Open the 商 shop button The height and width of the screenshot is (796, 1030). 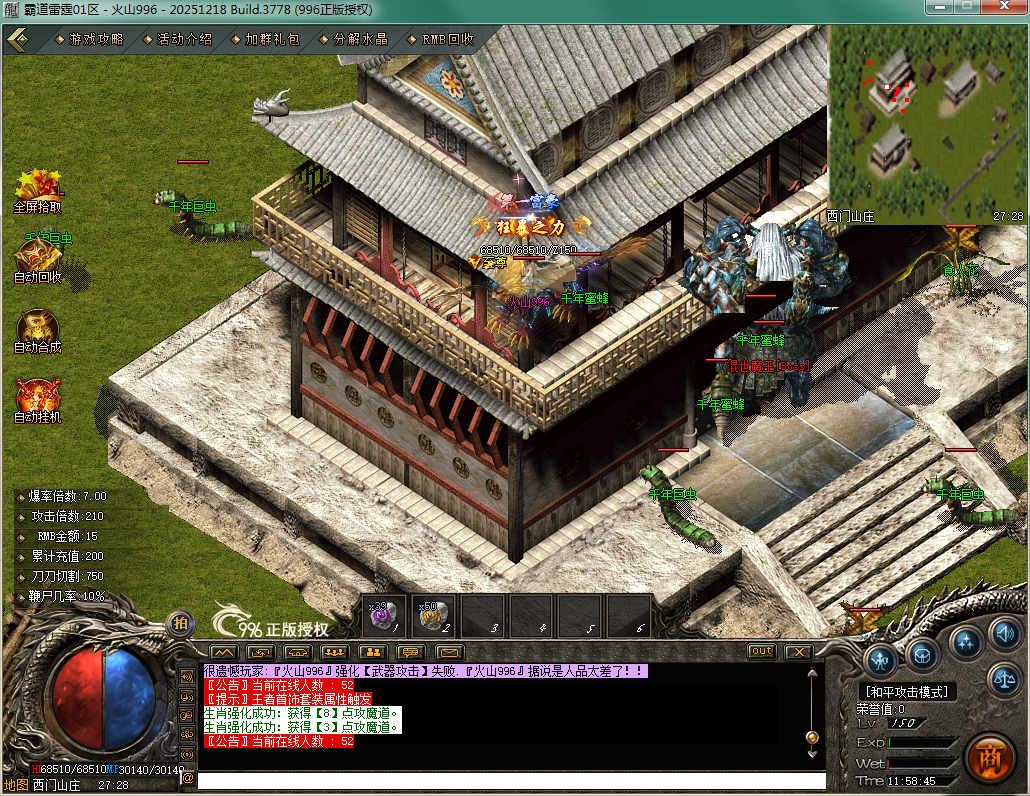(989, 757)
